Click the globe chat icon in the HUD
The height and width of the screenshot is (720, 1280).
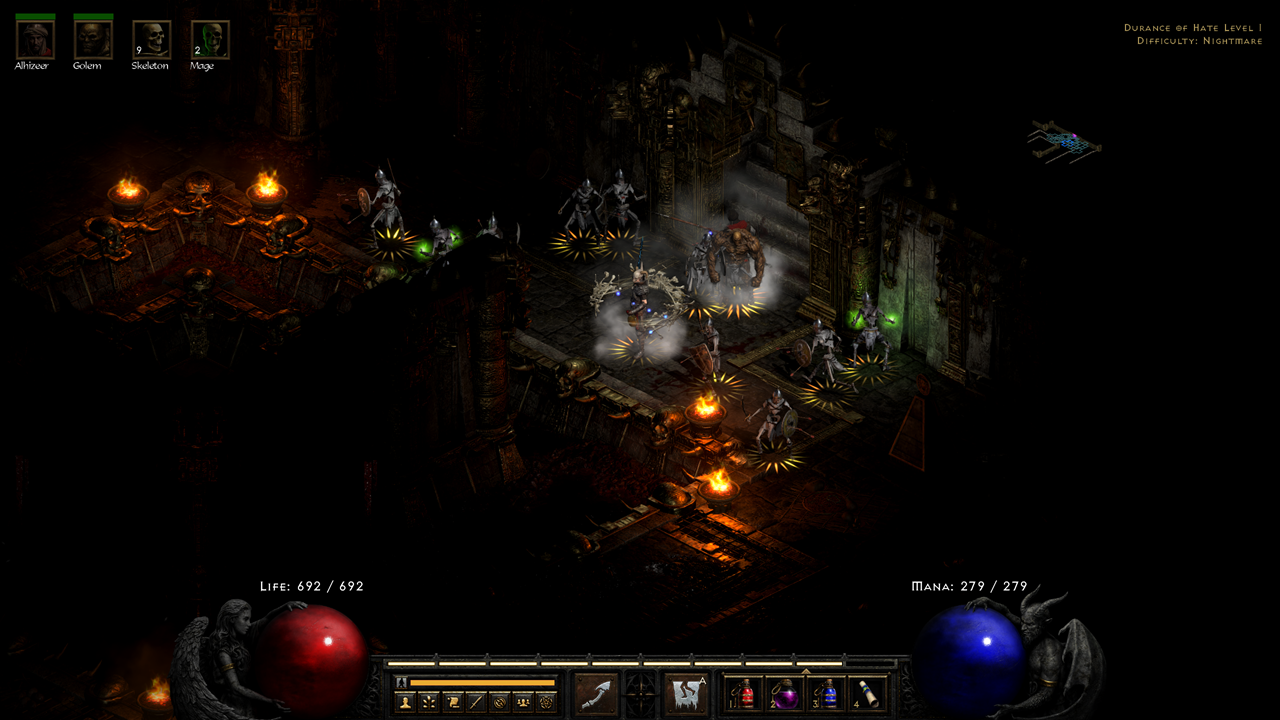pyautogui.click(x=500, y=700)
